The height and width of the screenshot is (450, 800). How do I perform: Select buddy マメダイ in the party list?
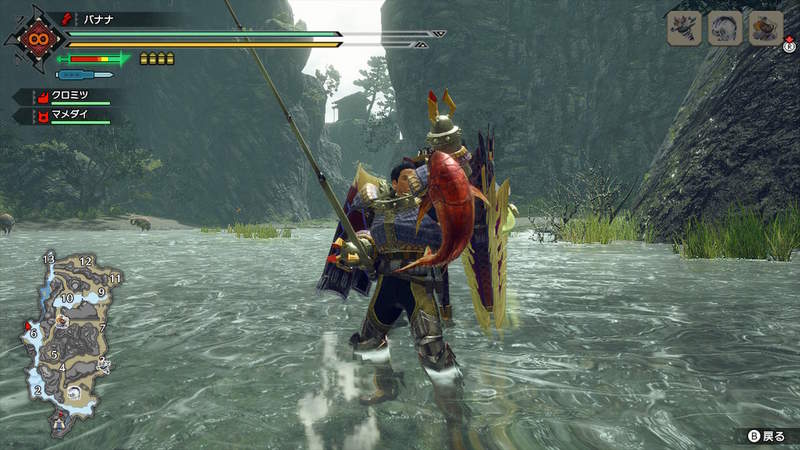click(68, 116)
